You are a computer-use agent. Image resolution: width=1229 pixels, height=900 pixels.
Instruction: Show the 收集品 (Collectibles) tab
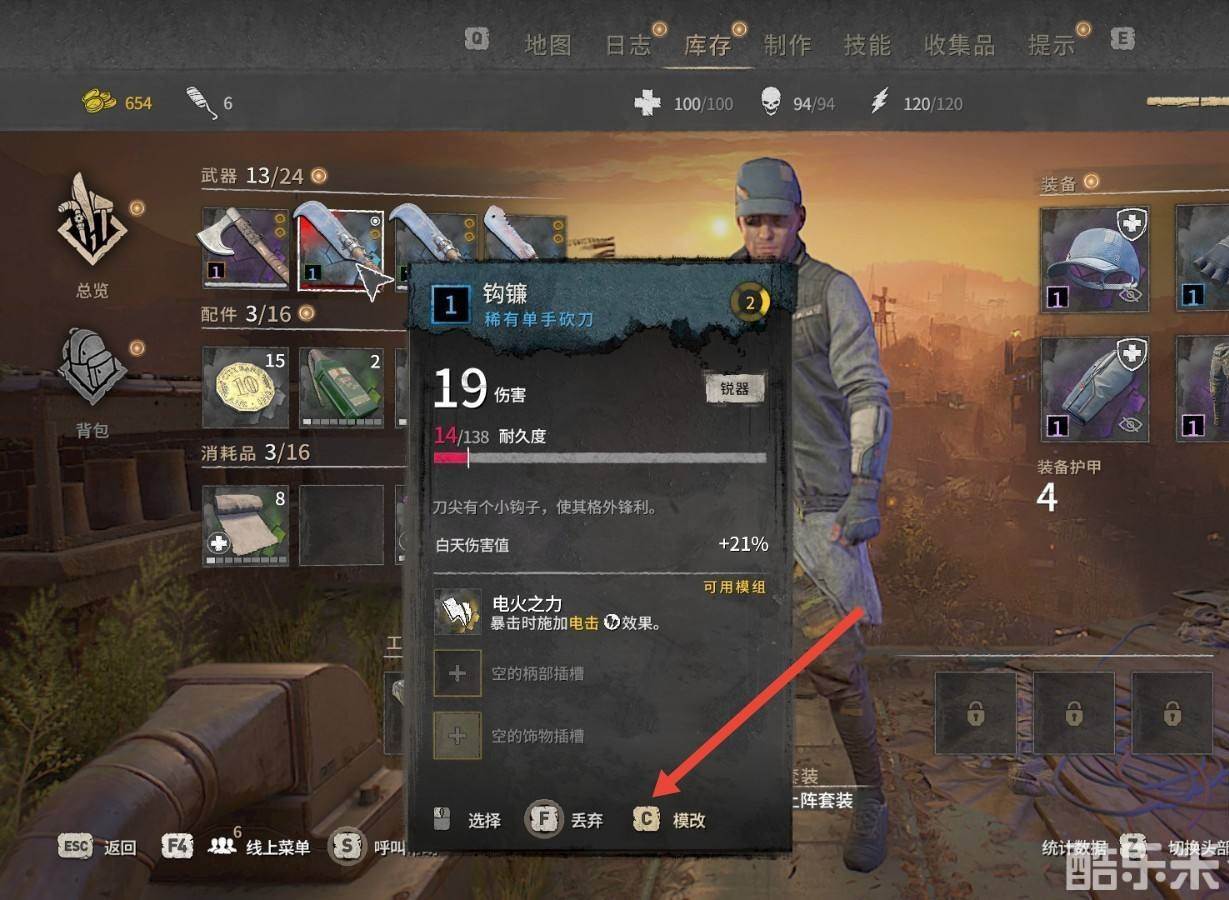[959, 45]
